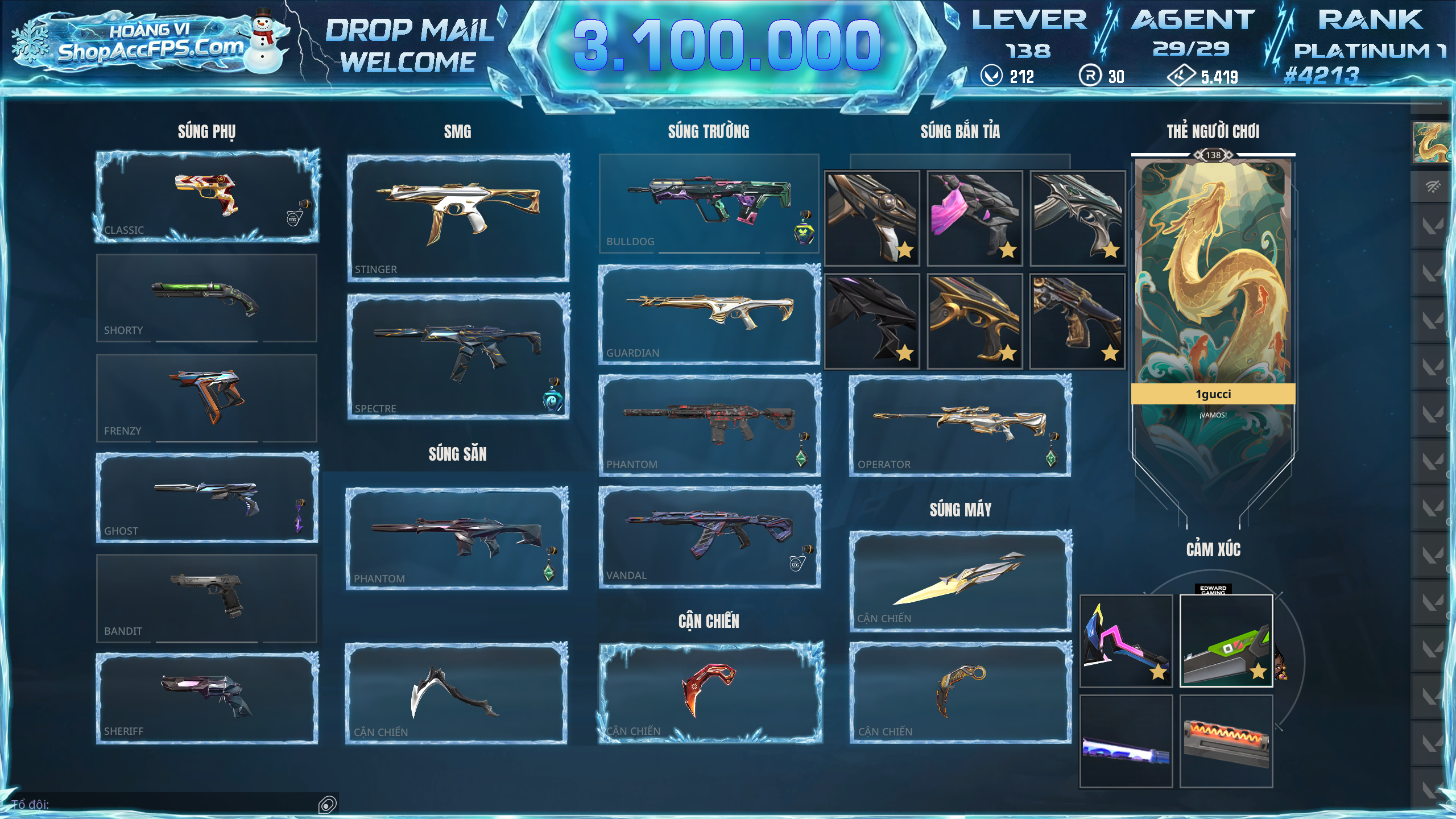Select the Edward Gaming green spray
Viewport: 1456px width, 819px height.
(x=1226, y=641)
